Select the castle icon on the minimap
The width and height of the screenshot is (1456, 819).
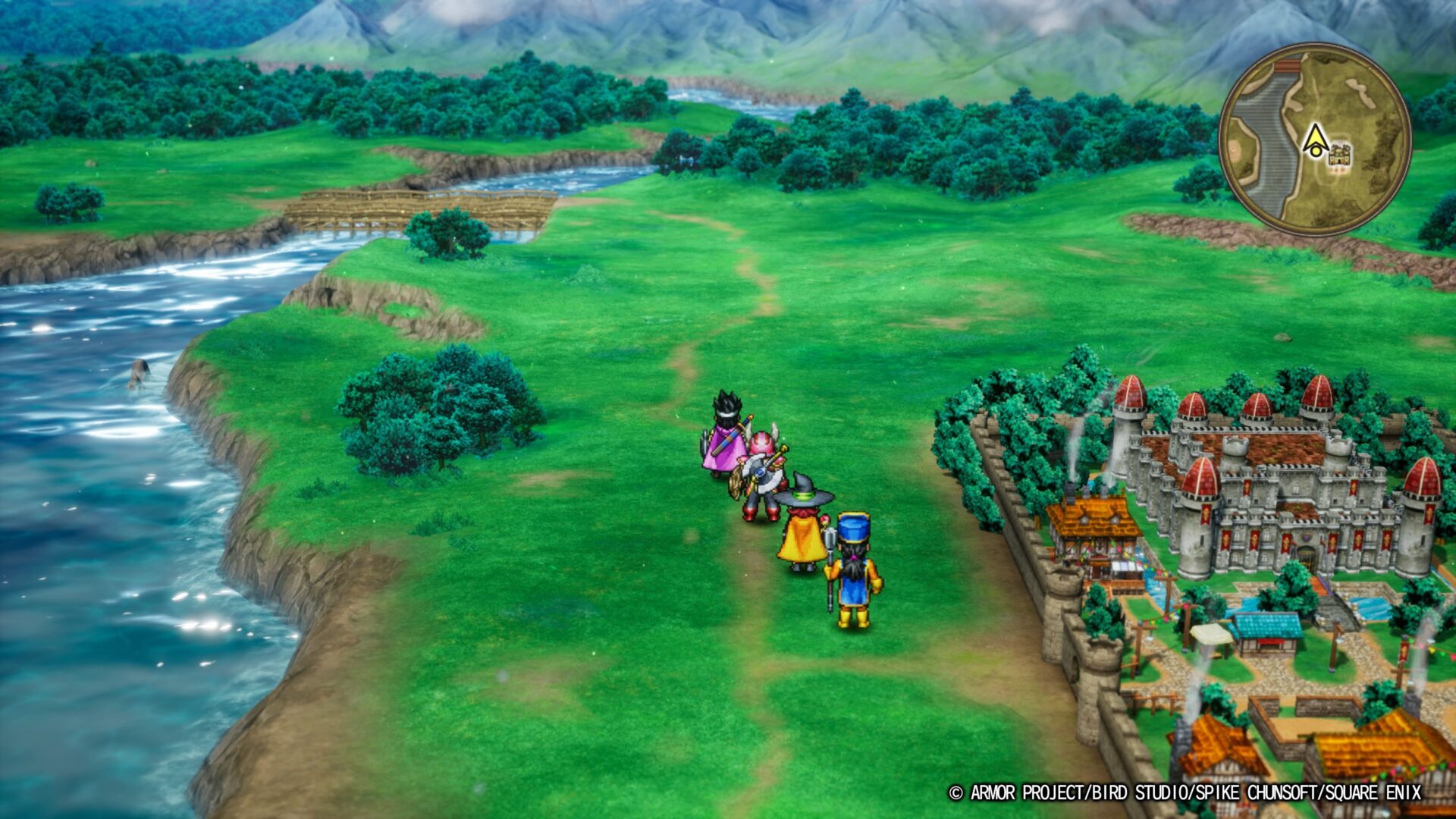[x=1340, y=155]
